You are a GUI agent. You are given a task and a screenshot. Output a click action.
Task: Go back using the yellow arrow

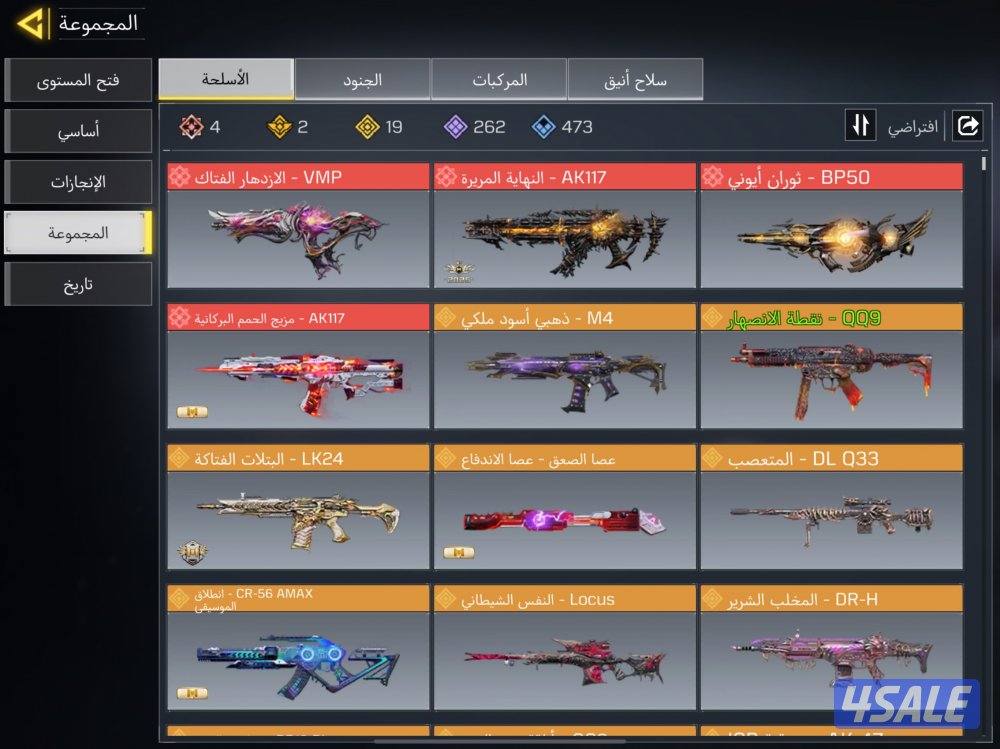pos(32,23)
